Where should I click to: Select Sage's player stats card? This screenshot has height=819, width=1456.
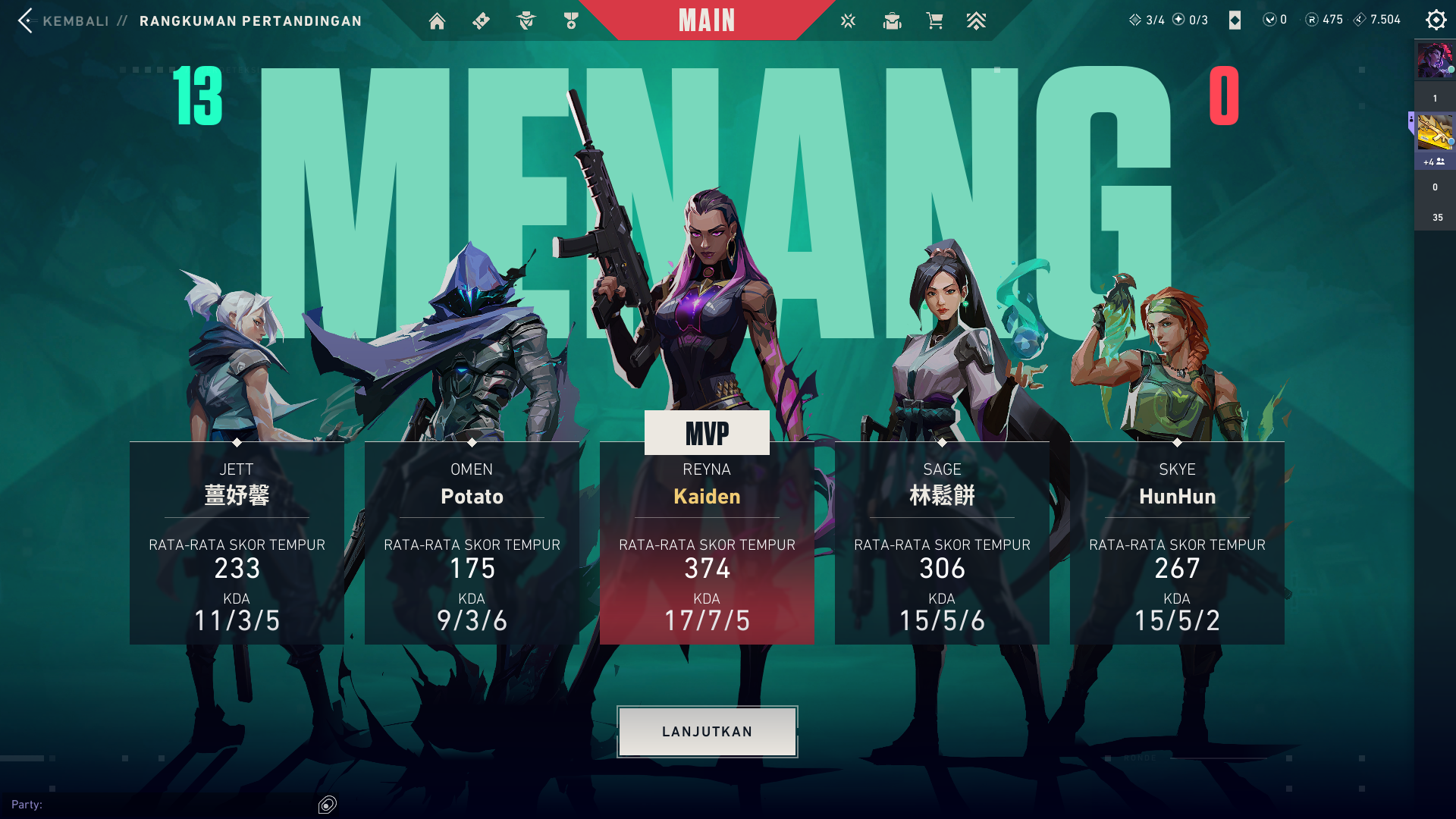942,543
